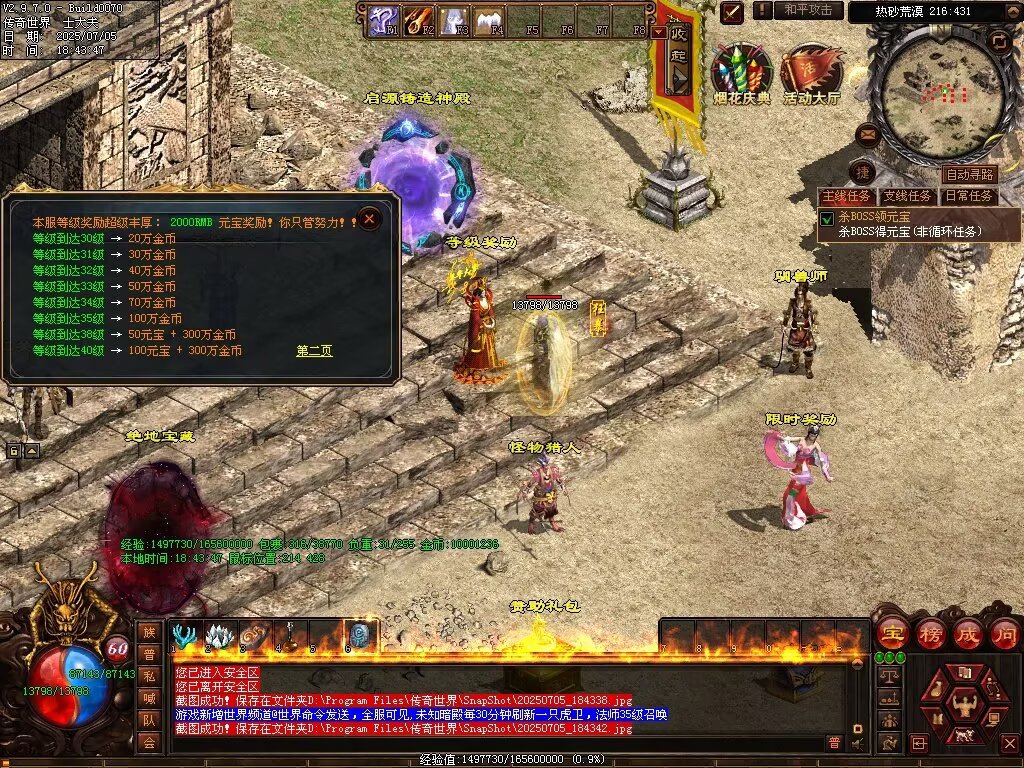Toggle the 和平攻击 attack mode button

[808, 10]
